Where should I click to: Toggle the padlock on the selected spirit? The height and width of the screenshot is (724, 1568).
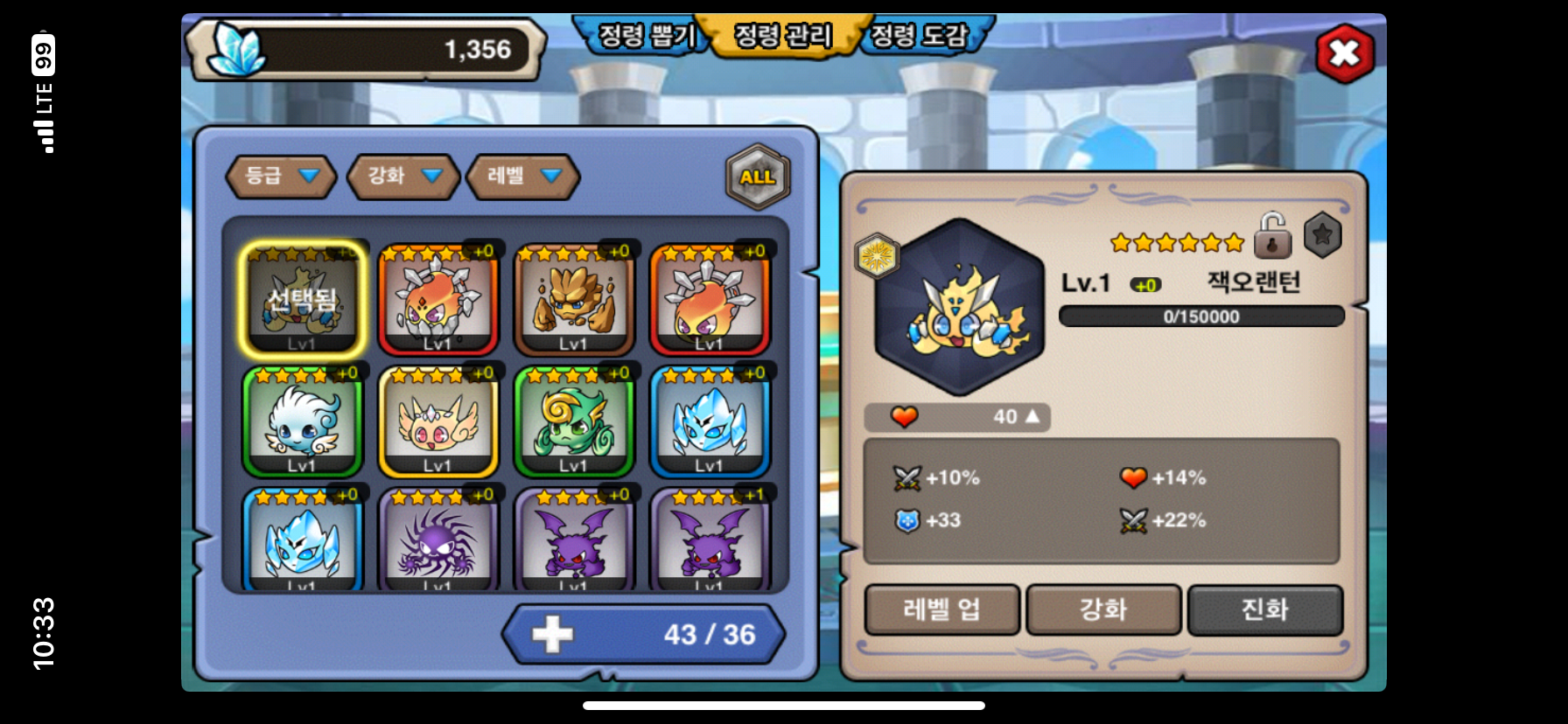point(1272,235)
